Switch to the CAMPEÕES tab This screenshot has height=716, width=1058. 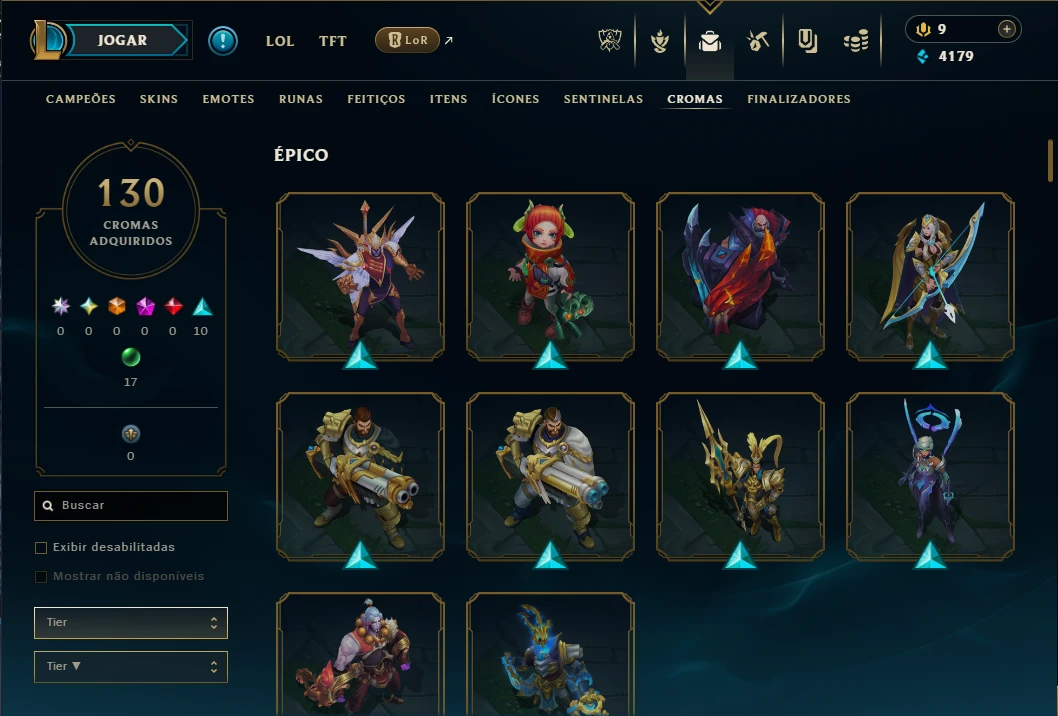point(81,99)
